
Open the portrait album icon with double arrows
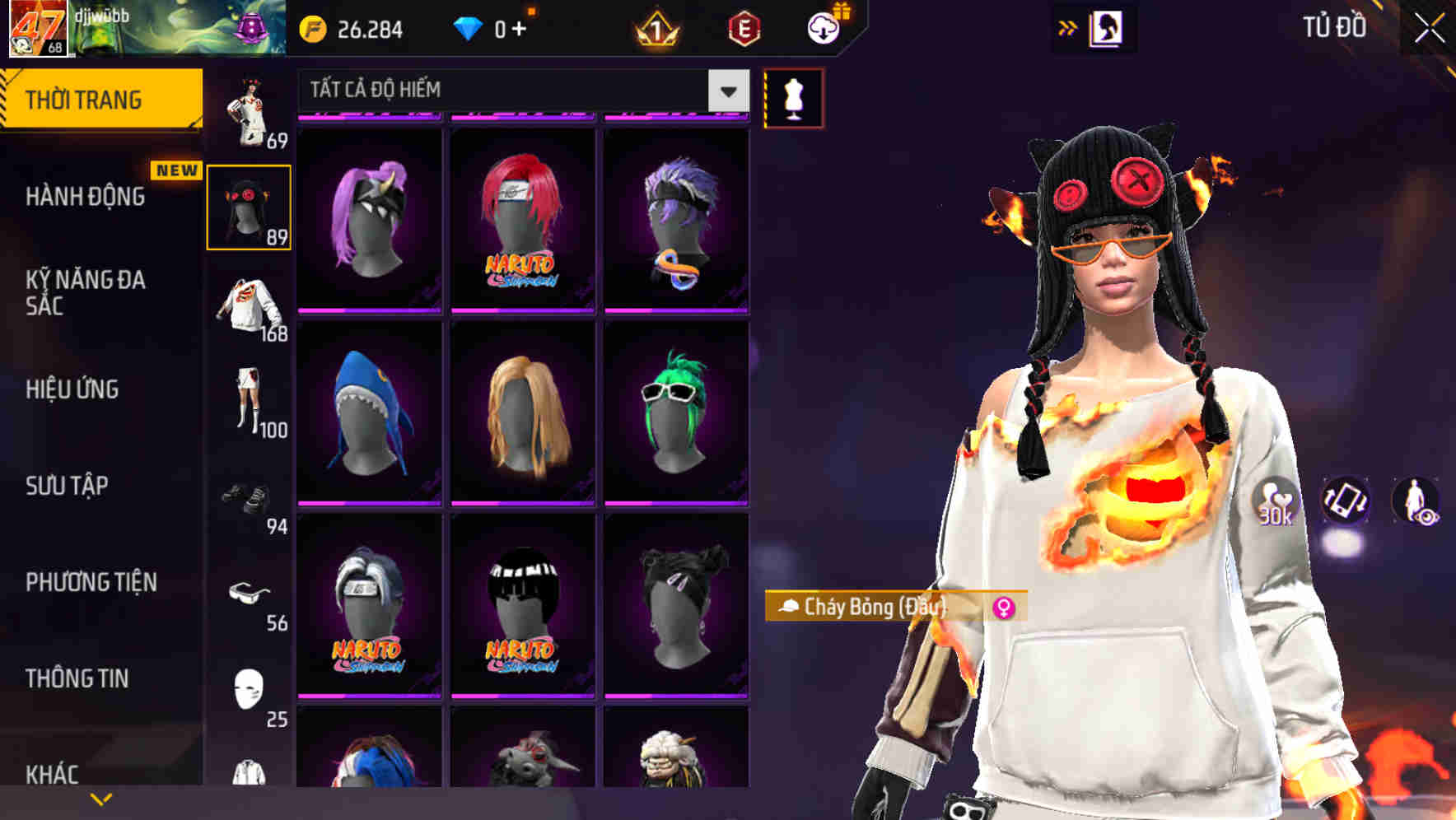(x=1108, y=27)
